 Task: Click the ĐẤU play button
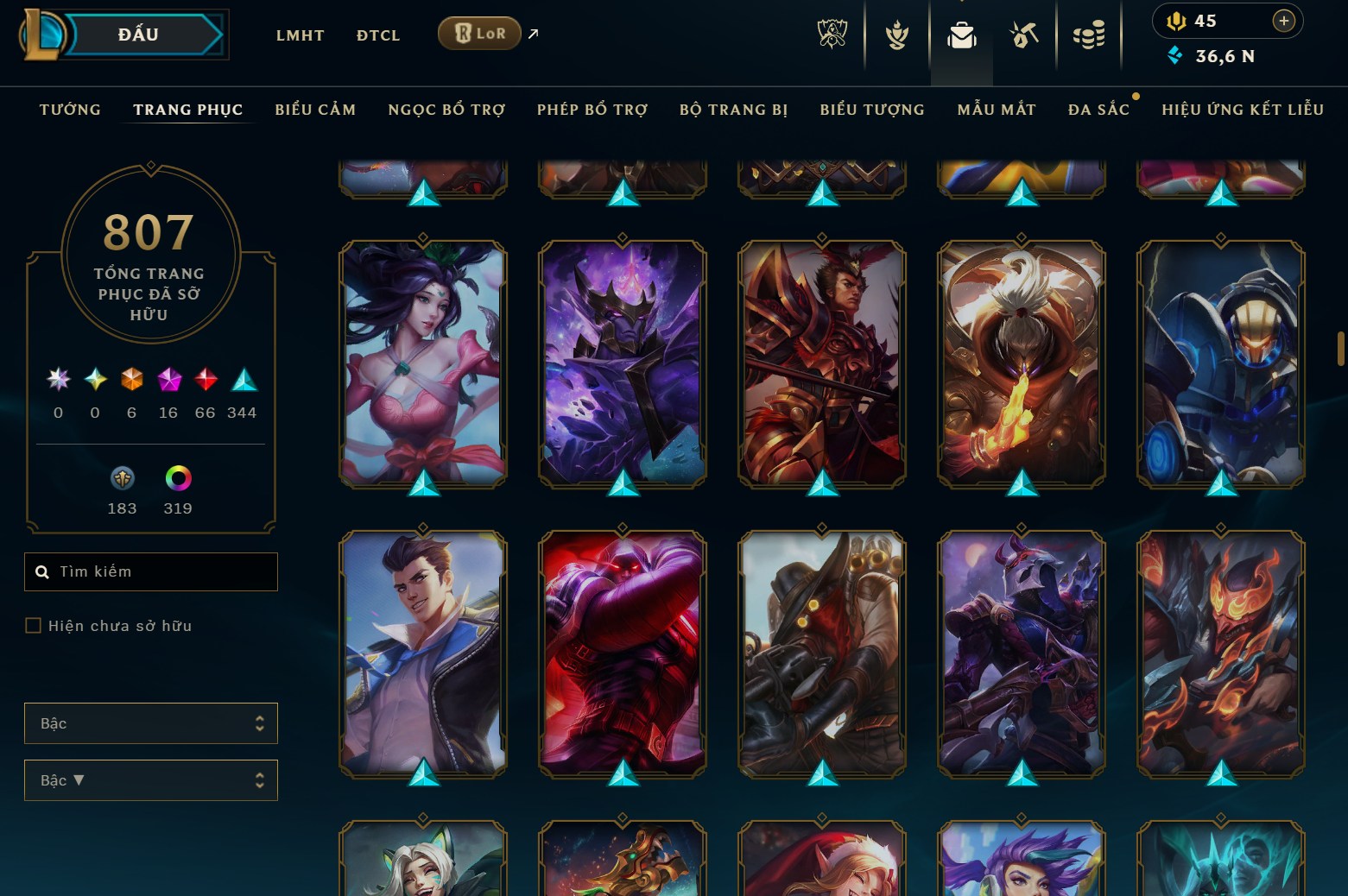click(x=139, y=35)
